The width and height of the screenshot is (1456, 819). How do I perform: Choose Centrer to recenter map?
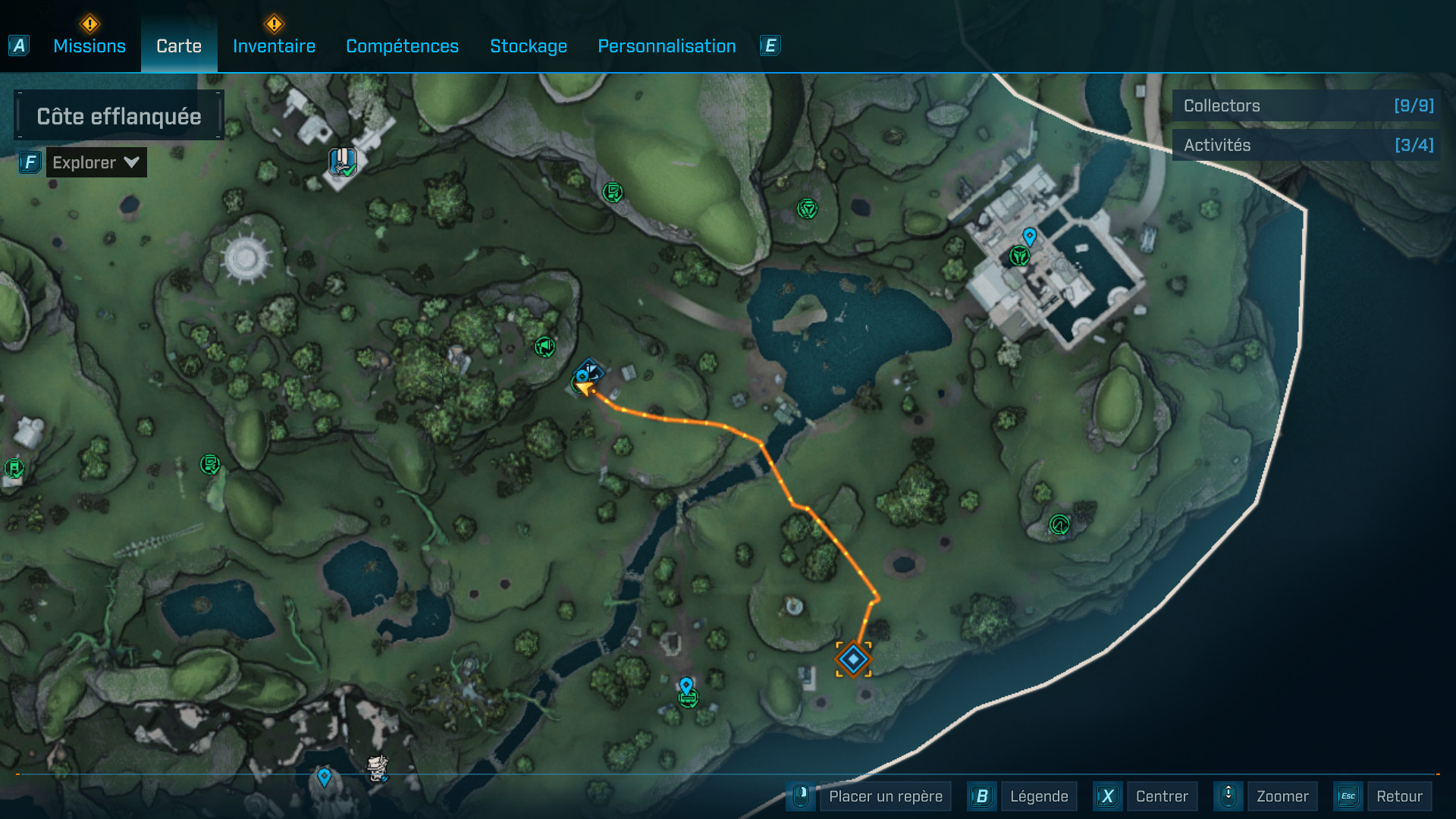pyautogui.click(x=1162, y=796)
